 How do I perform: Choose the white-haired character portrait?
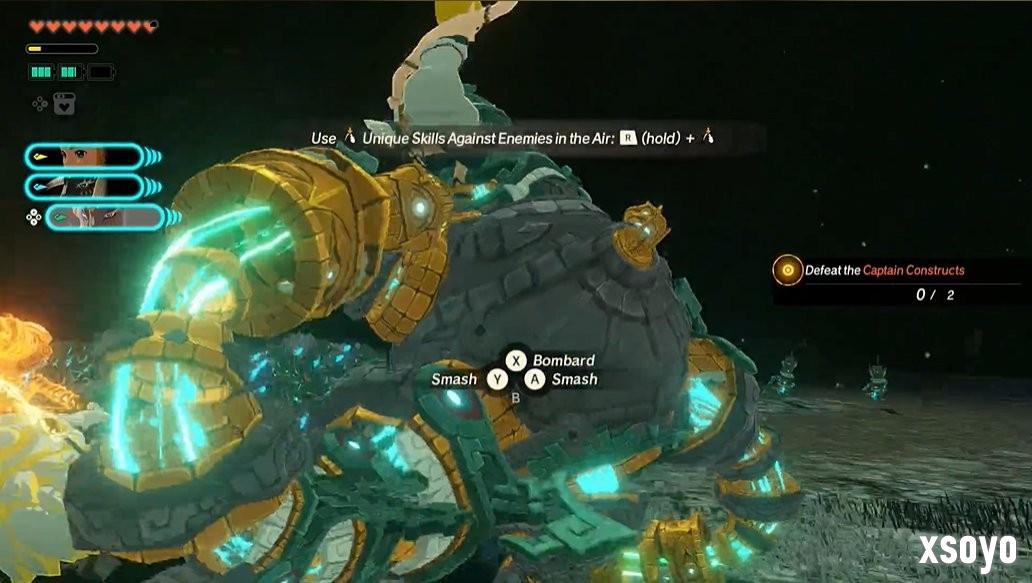tap(104, 217)
